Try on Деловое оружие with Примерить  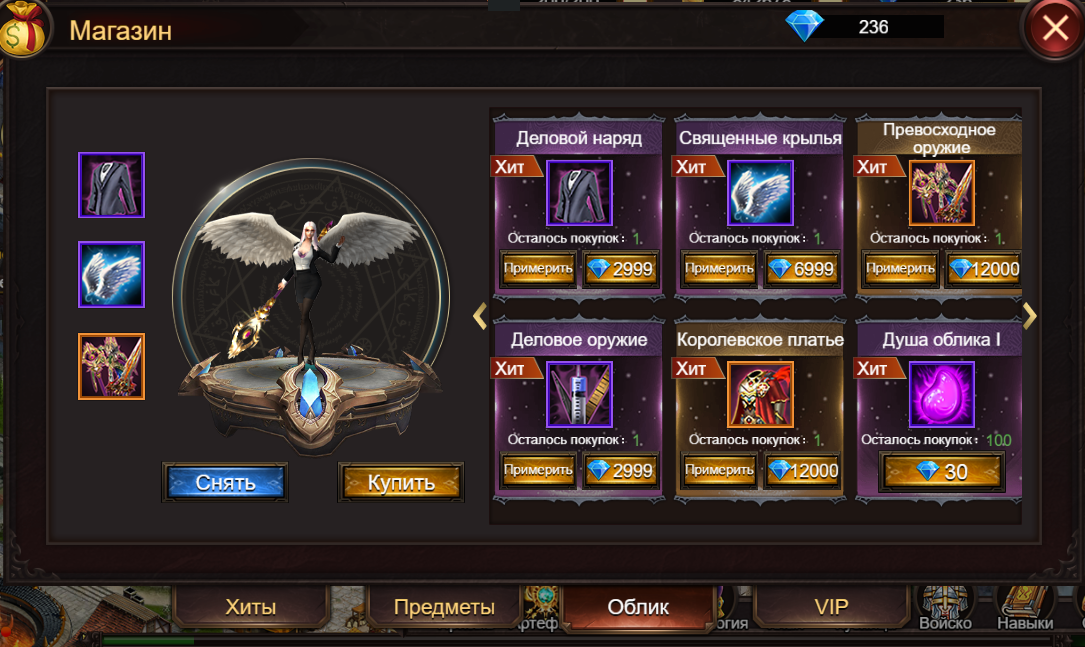click(x=538, y=470)
